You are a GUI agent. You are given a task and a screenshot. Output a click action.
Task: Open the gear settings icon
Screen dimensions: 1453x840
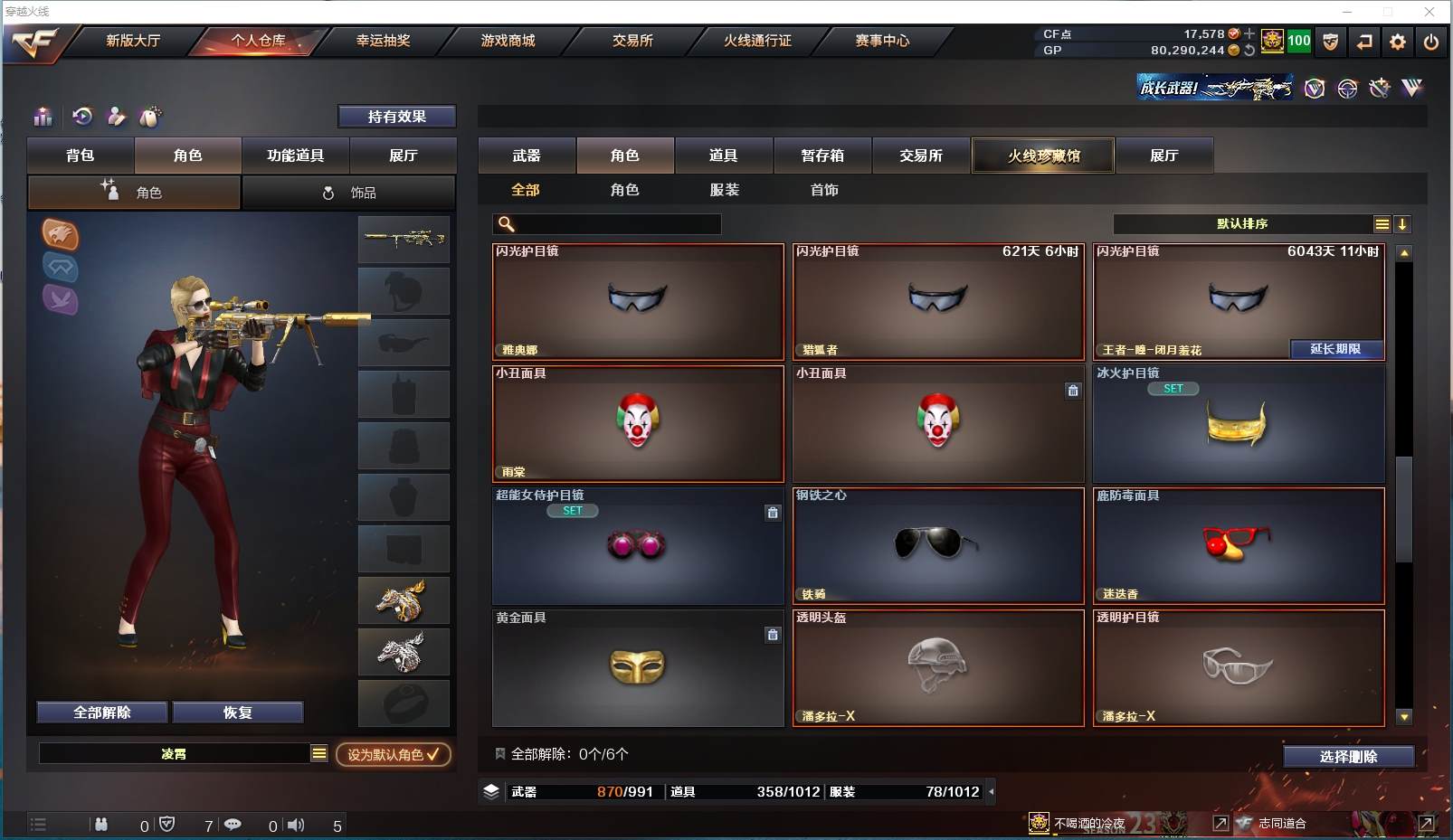point(1398,42)
